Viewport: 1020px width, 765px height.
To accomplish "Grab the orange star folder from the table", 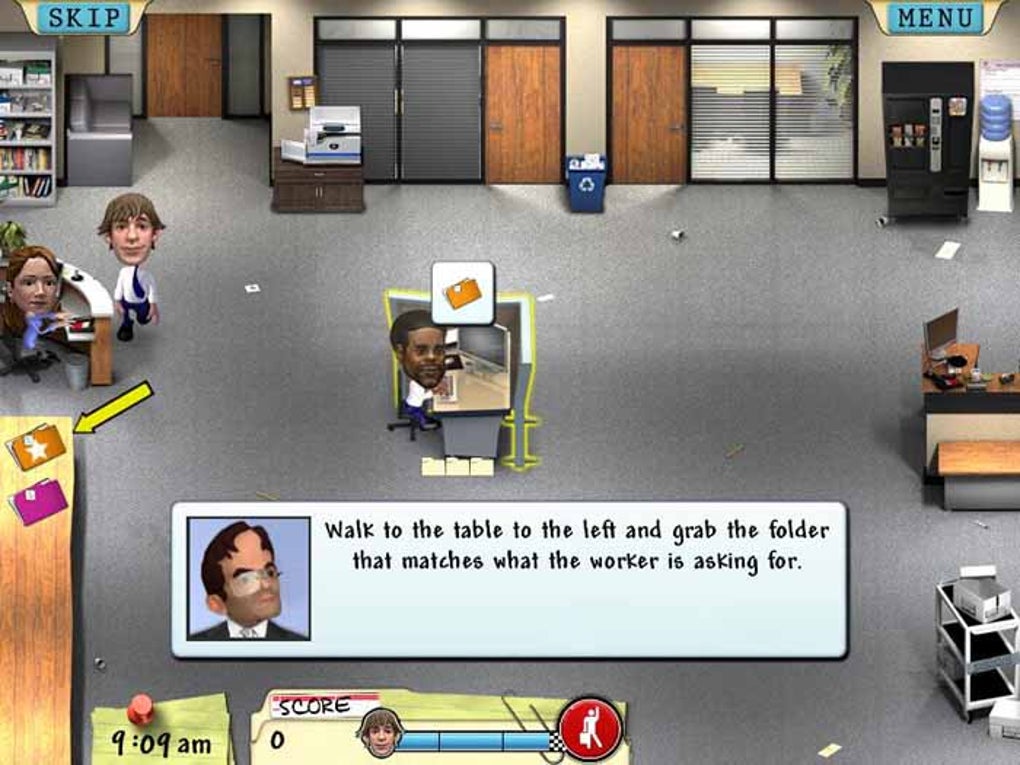I will 37,446.
